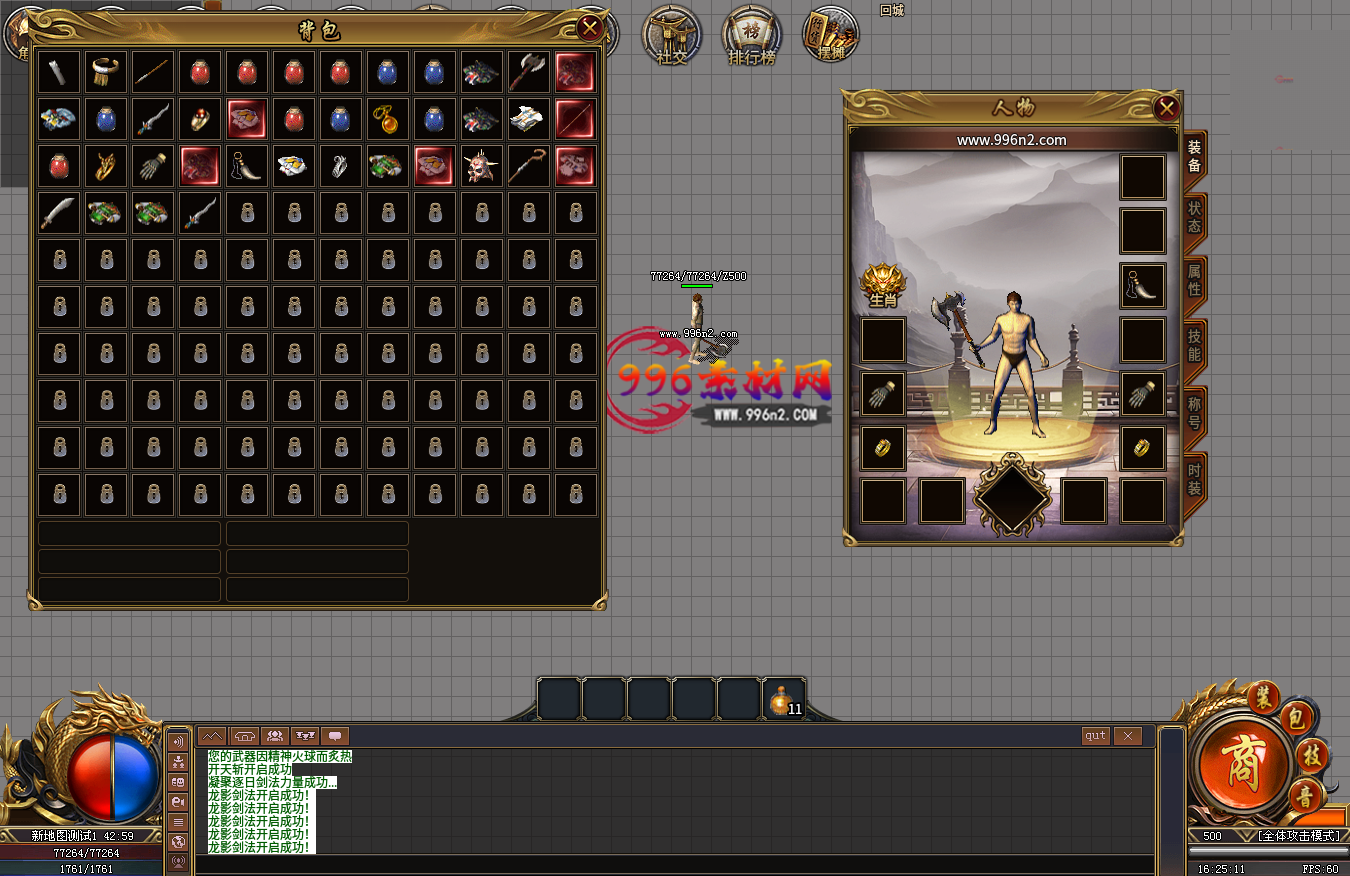Select the 称号 title tab
This screenshot has width=1350, height=876.
[x=1194, y=409]
